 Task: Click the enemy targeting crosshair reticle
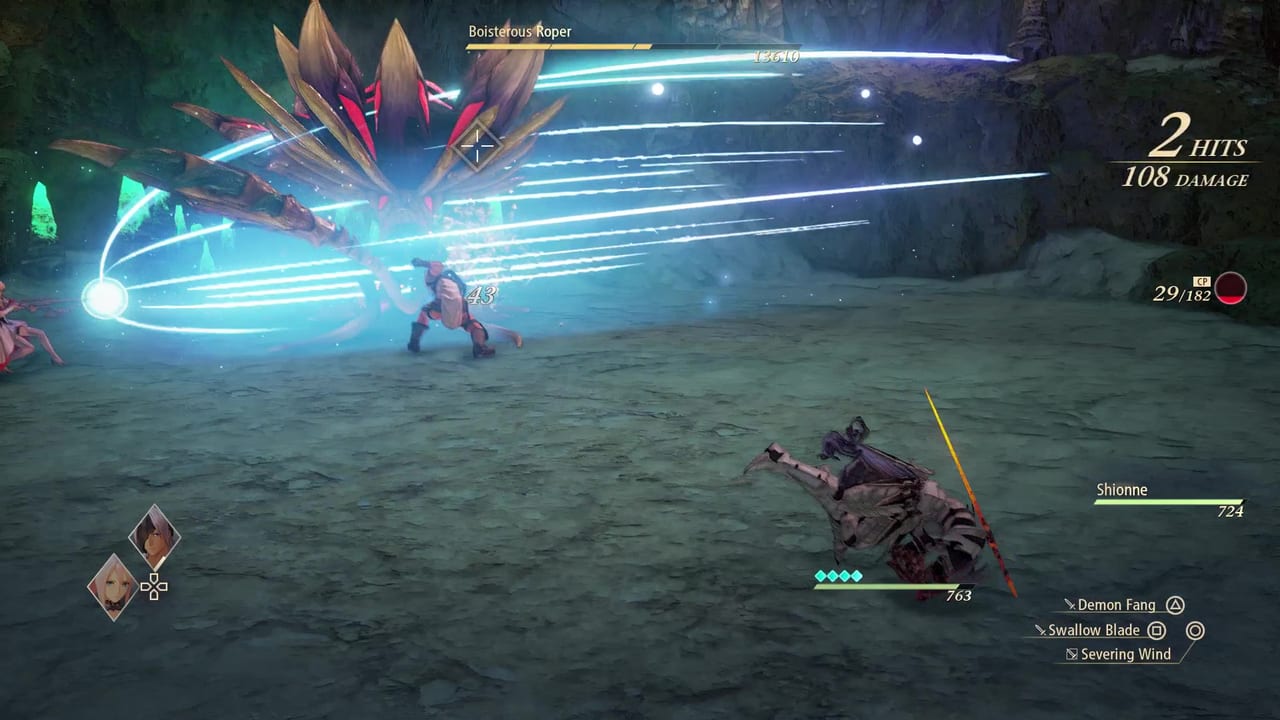coord(477,147)
